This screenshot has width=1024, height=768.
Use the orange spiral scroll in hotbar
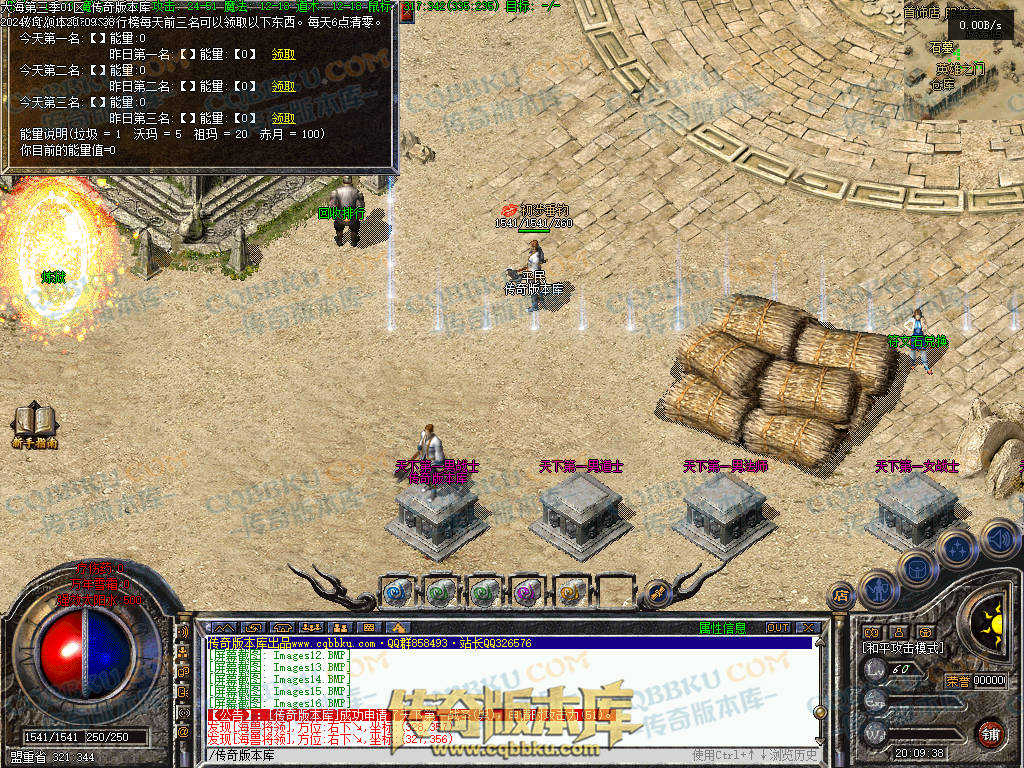point(569,592)
